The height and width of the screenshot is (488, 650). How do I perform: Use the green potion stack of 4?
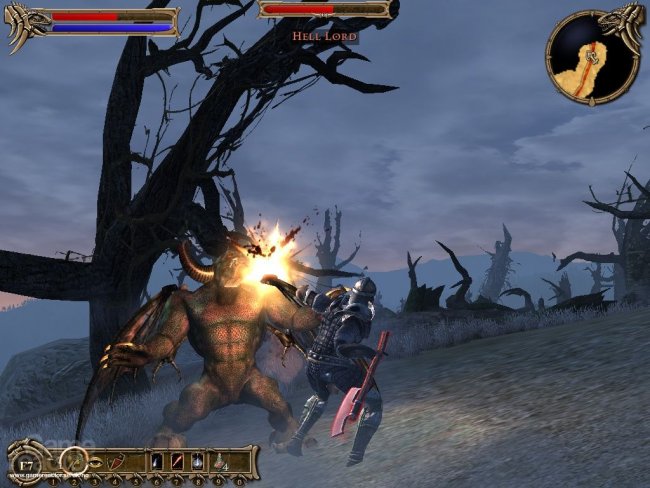point(222,462)
